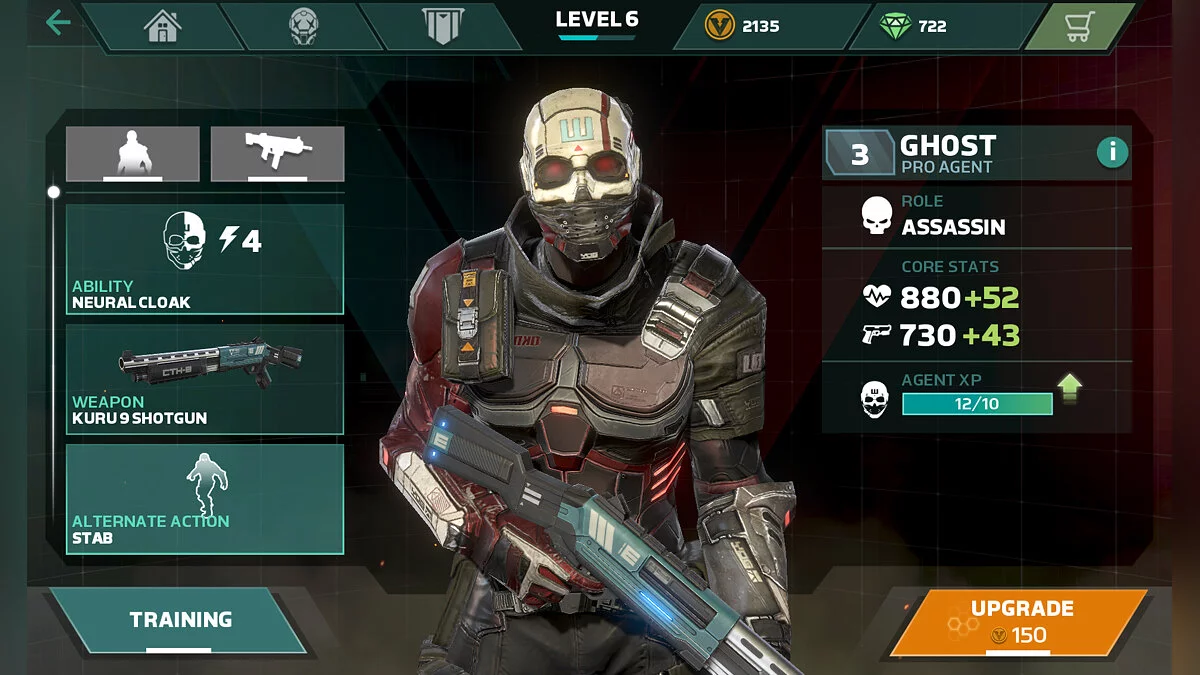Tap the green gem currency counter
Screen dimensions: 1200x675
[x=914, y=26]
